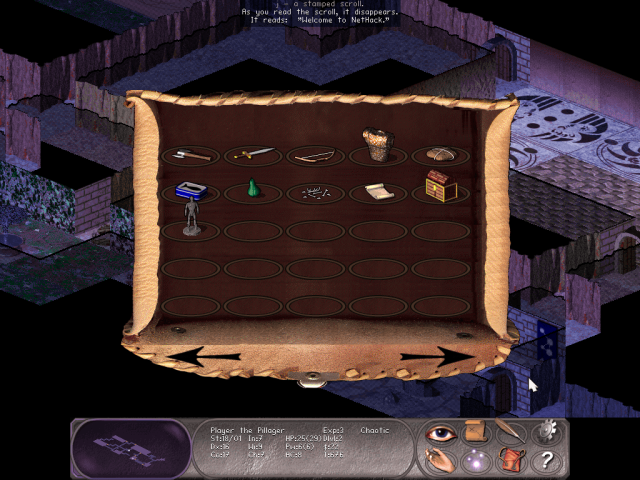This screenshot has width=640, height=480.
Task: Open the map scroll button
Action: point(476,433)
